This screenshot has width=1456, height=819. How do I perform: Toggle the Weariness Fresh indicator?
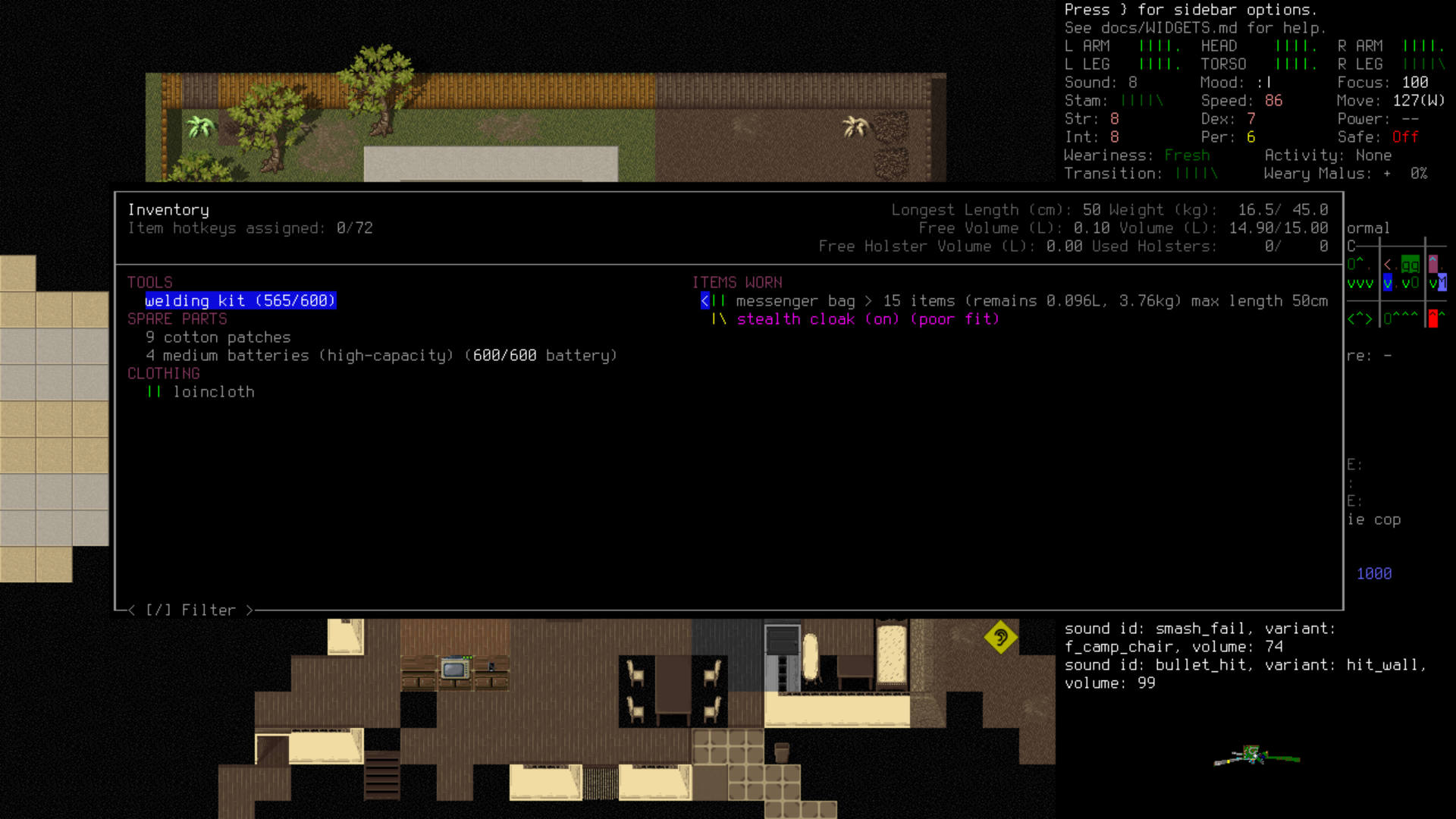tap(1188, 155)
